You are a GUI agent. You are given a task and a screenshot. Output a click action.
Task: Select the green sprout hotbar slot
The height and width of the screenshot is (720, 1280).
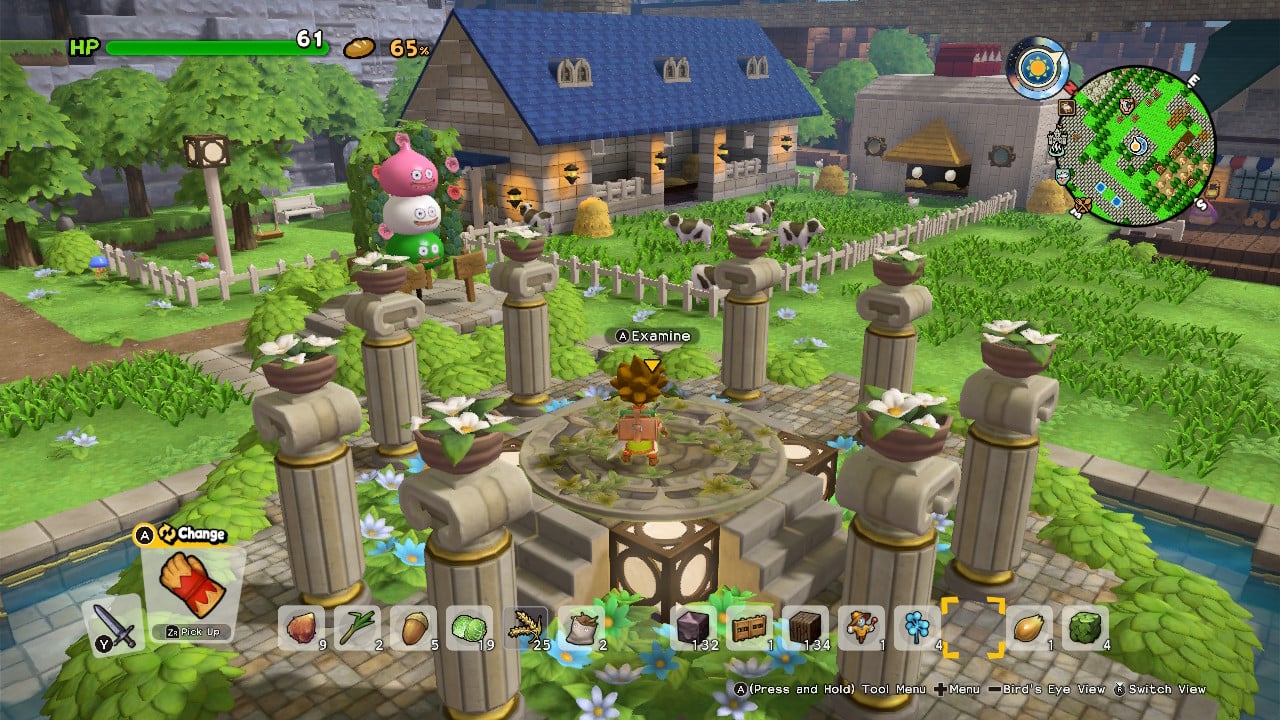click(357, 628)
